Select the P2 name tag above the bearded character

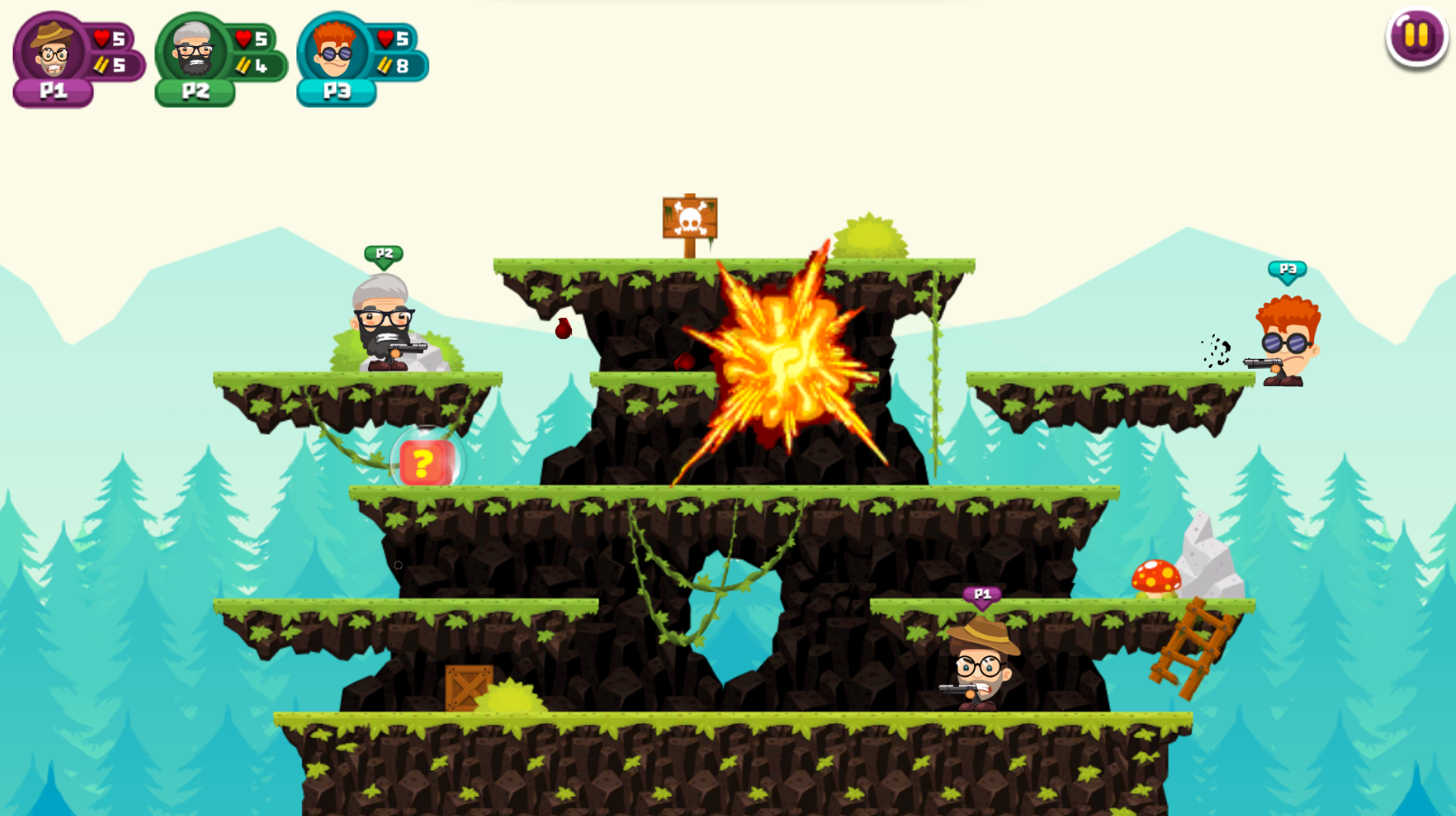[x=383, y=254]
